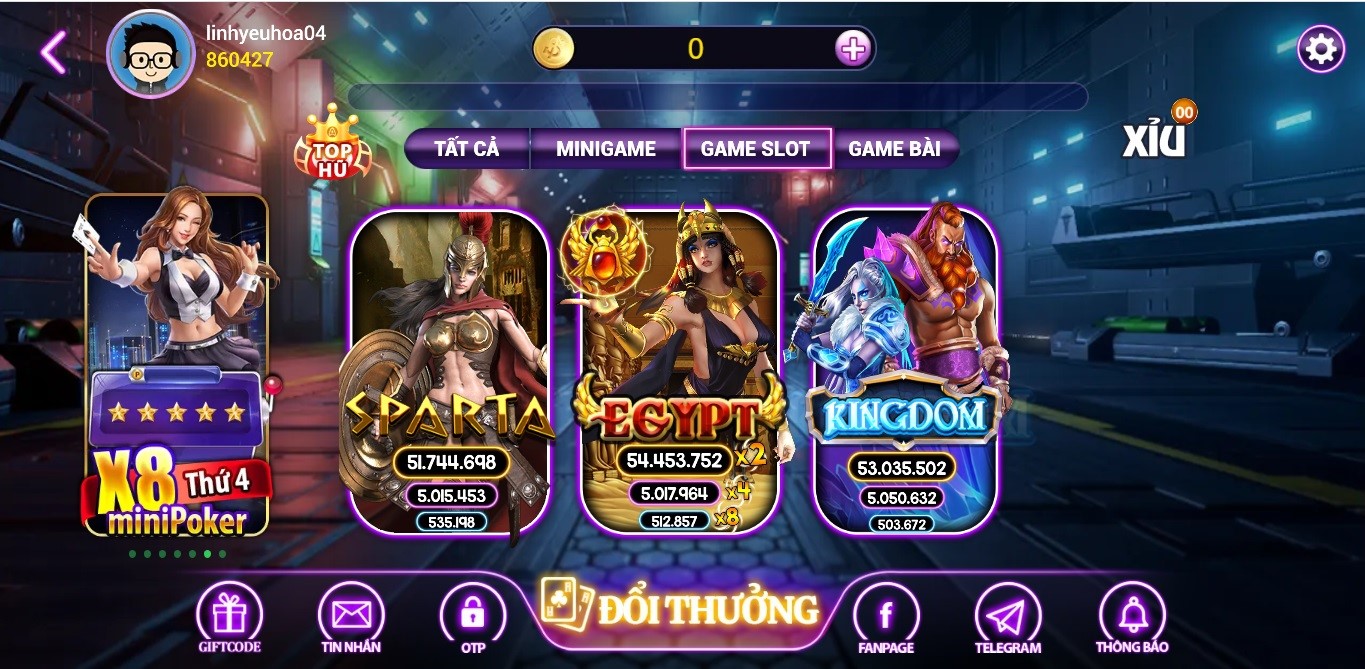This screenshot has height=669, width=1365.
Task: Go back with the purple arrow
Action: tap(53, 52)
